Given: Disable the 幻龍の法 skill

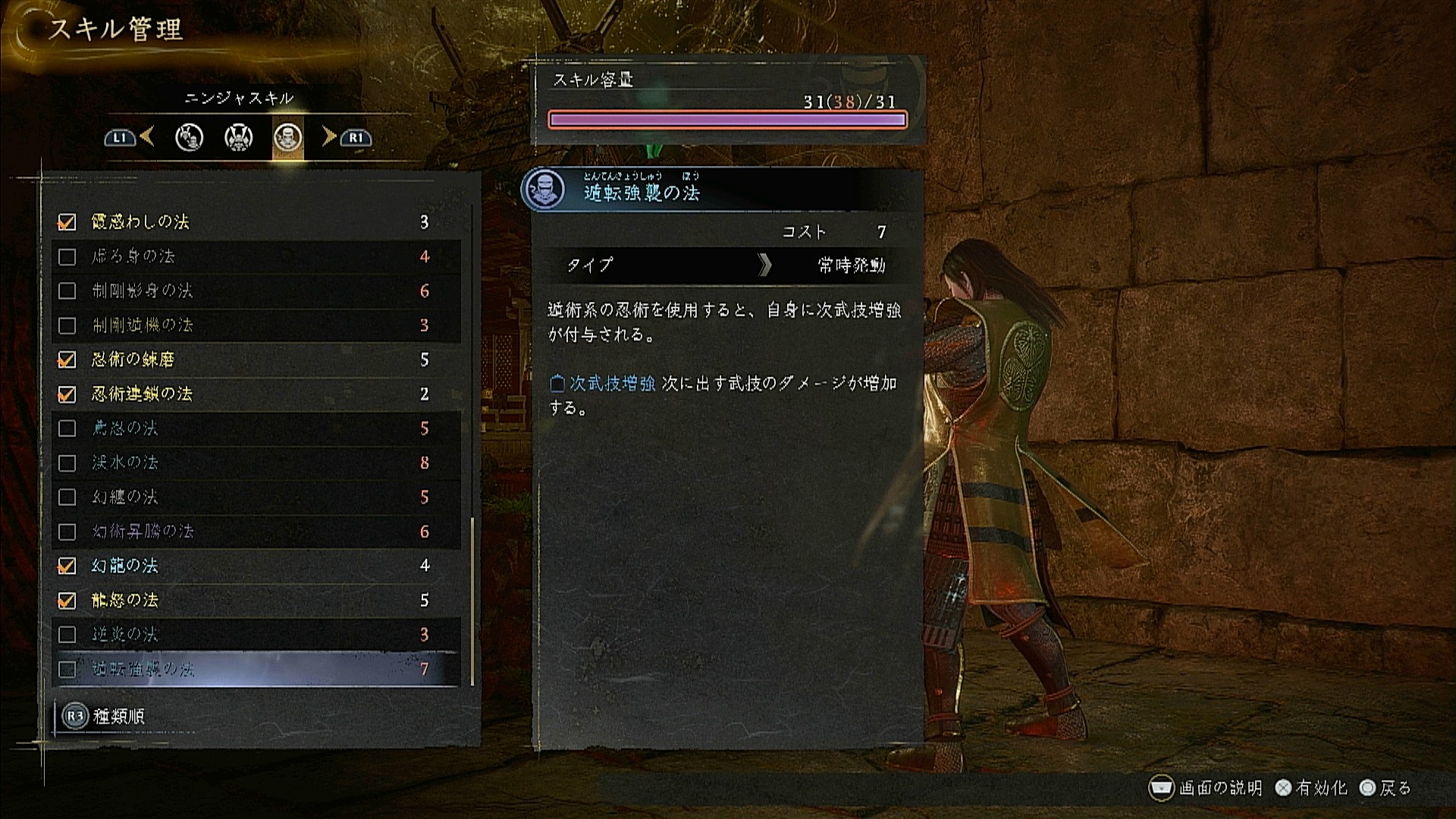Looking at the screenshot, I should pos(67,566).
